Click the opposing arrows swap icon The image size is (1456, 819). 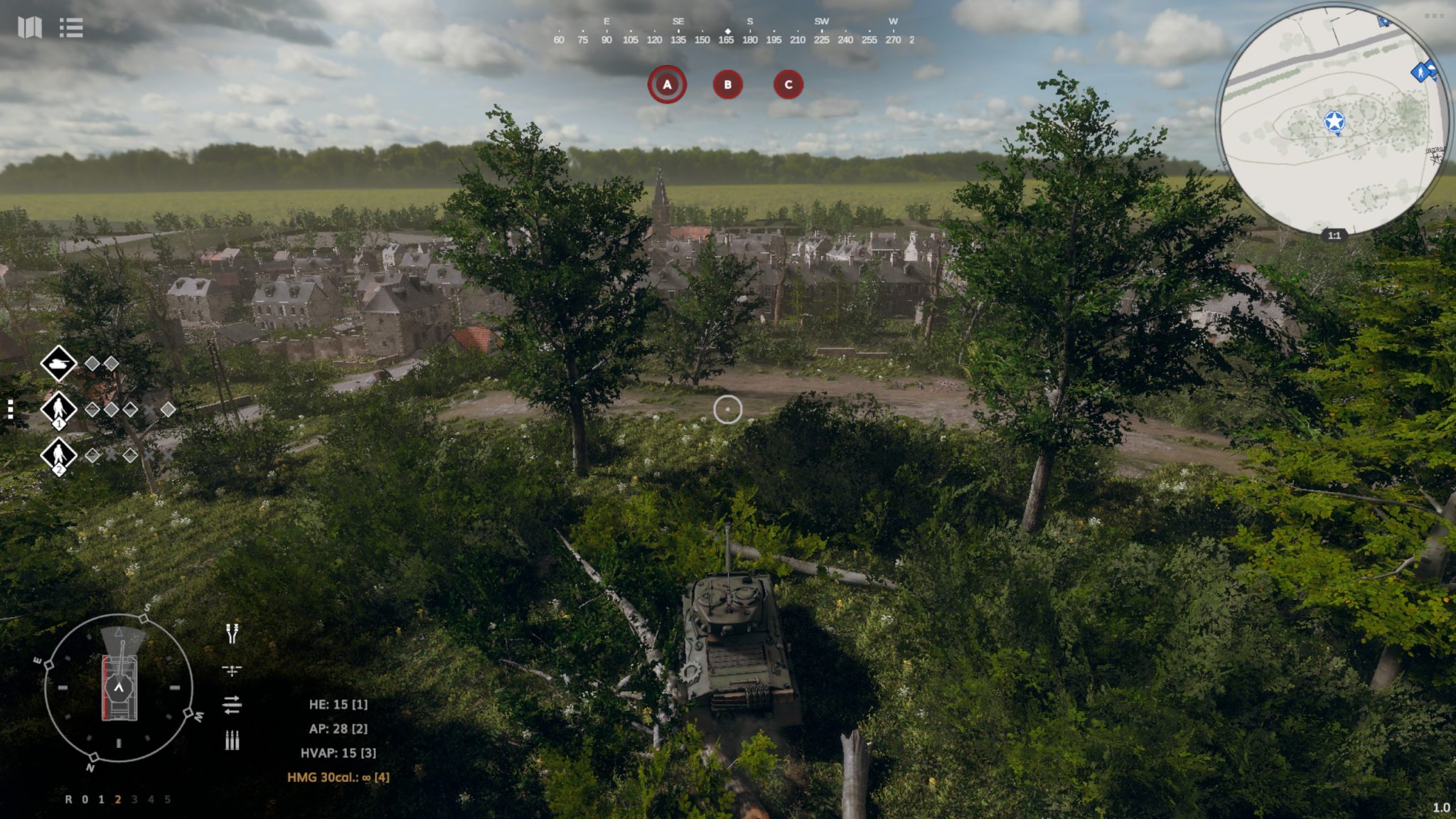click(x=232, y=705)
